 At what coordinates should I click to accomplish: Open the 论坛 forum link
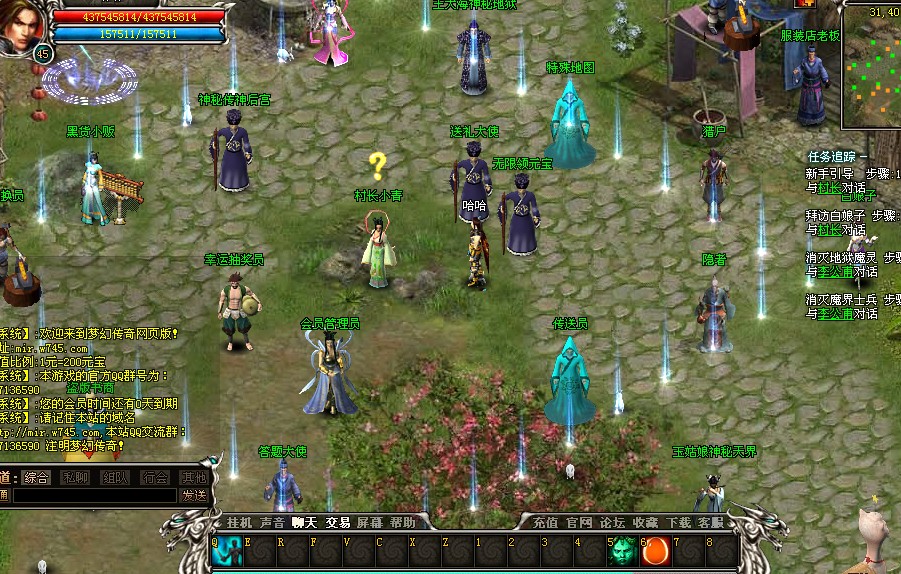[612, 523]
